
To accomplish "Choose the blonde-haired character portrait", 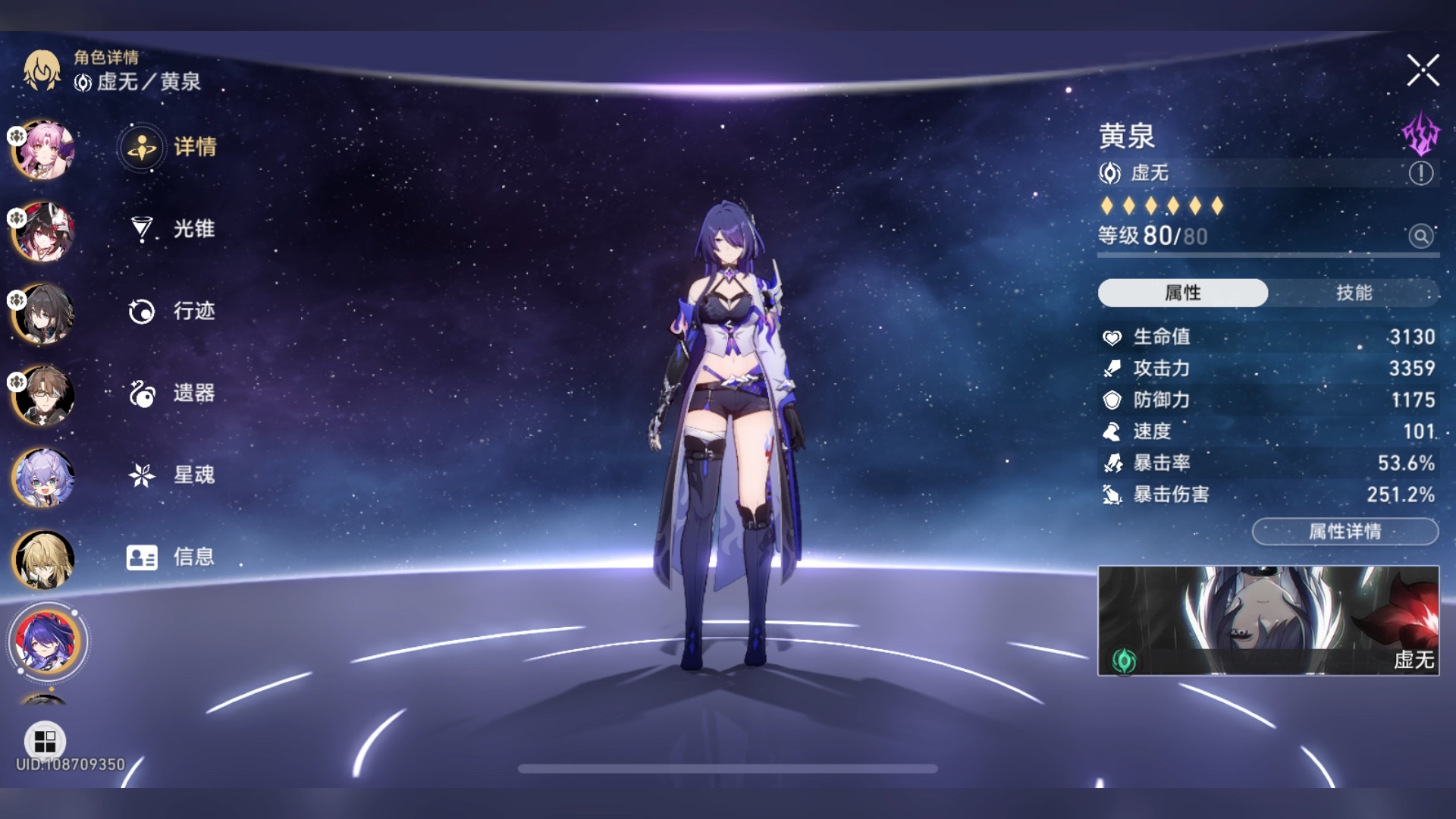I will pos(44,560).
